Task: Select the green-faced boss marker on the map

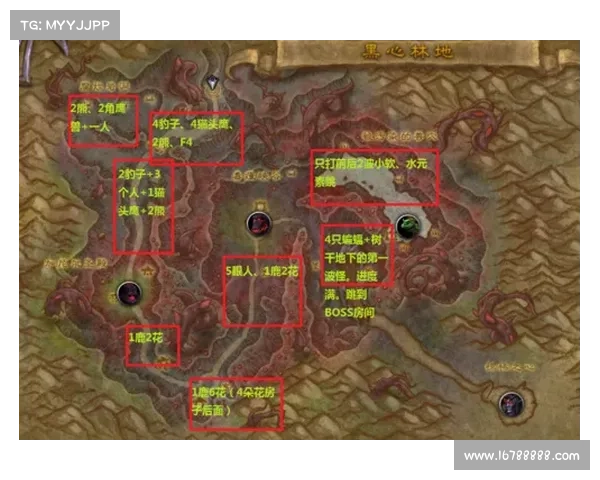Action: coord(406,227)
